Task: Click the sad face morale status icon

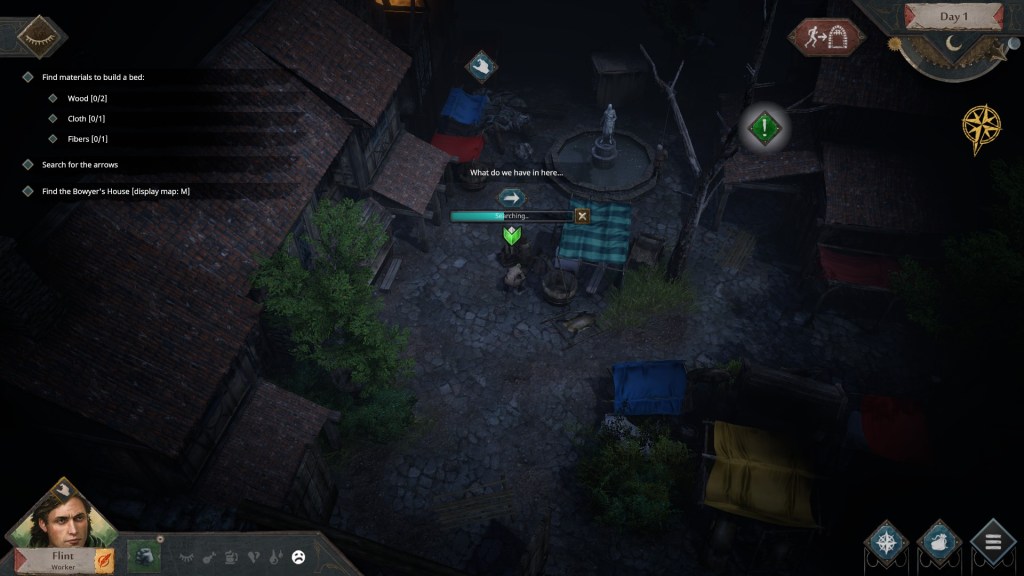Action: coord(298,558)
